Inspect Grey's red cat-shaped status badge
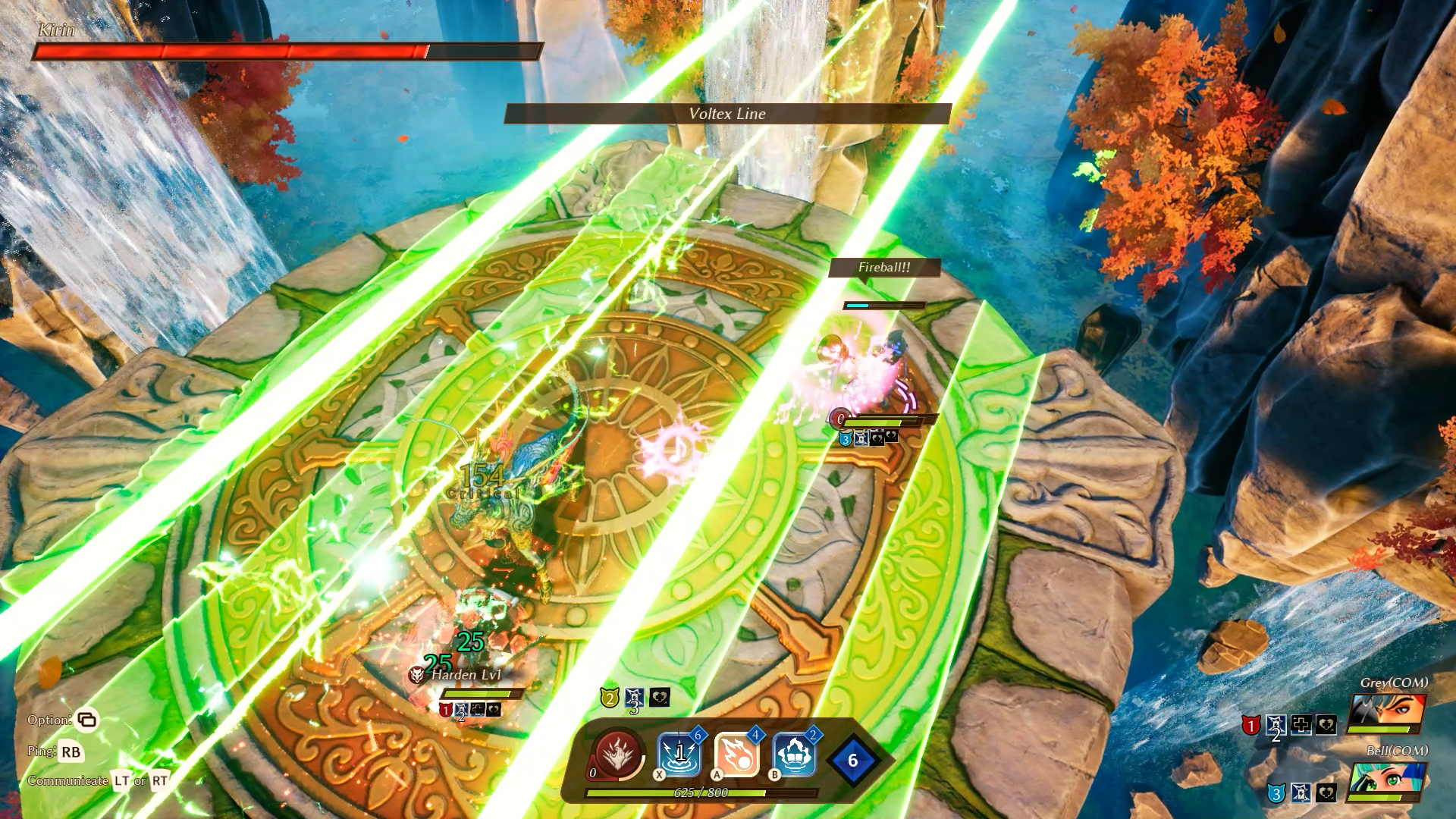The width and height of the screenshot is (1456, 819). coord(1250,726)
